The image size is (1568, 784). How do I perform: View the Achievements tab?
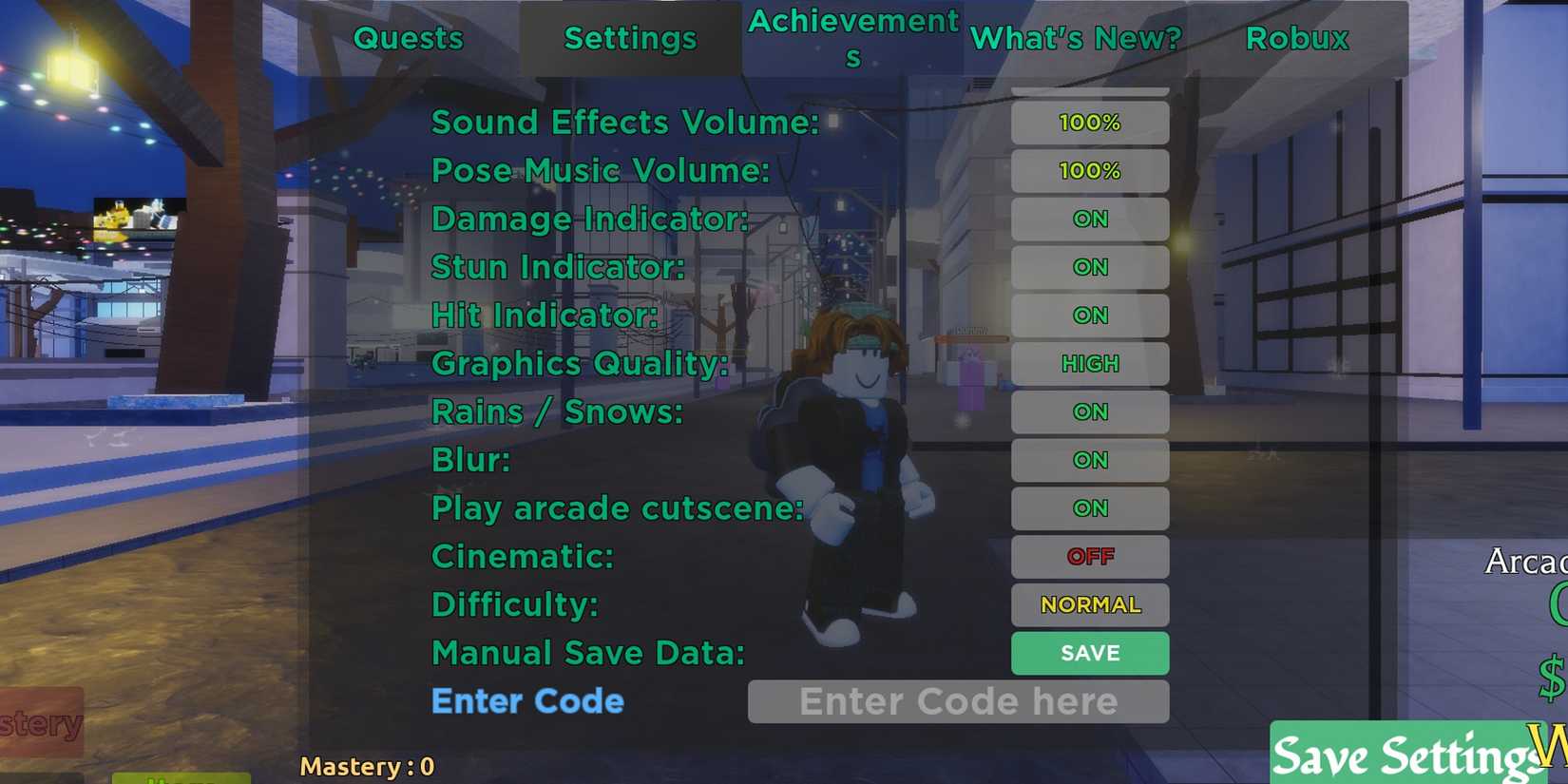coord(852,38)
